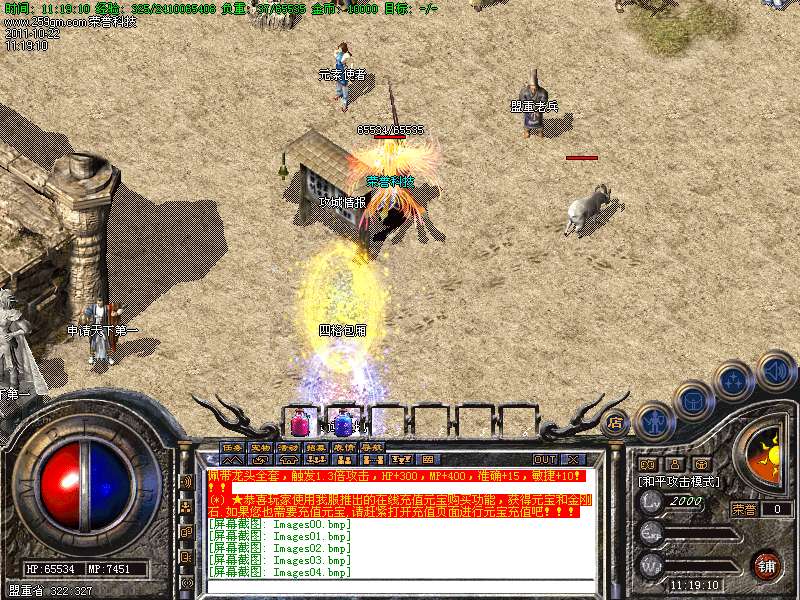Switch the 和平攻击模式 attack mode

677,481
